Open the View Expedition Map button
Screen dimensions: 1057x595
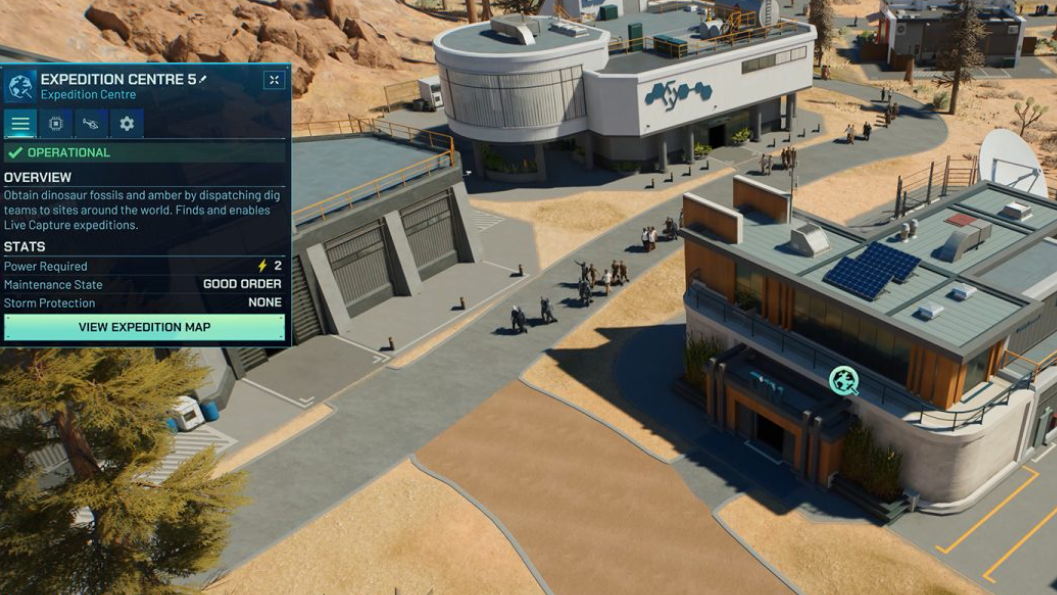144,327
